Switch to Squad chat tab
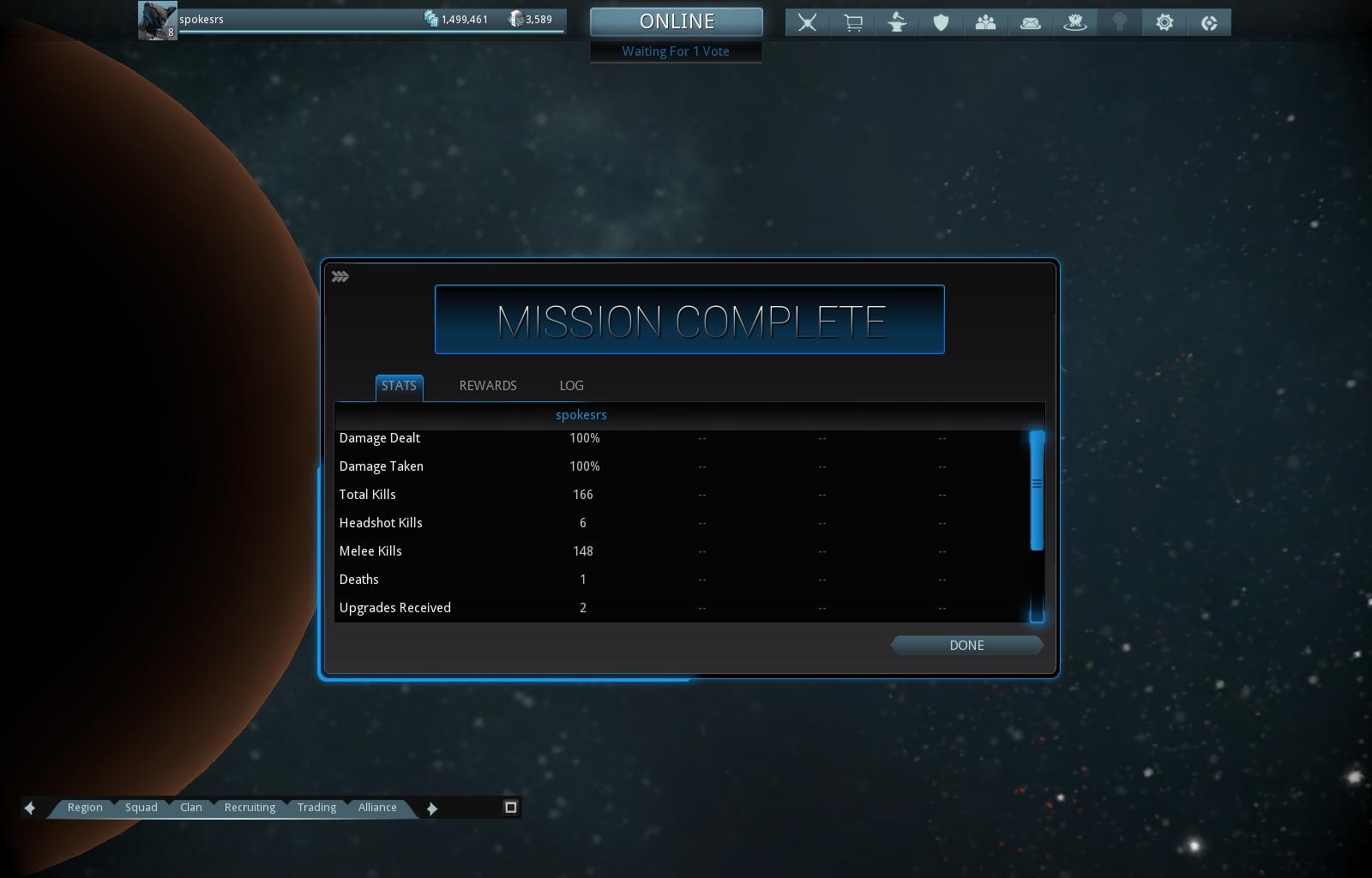Image resolution: width=1372 pixels, height=878 pixels. point(141,808)
